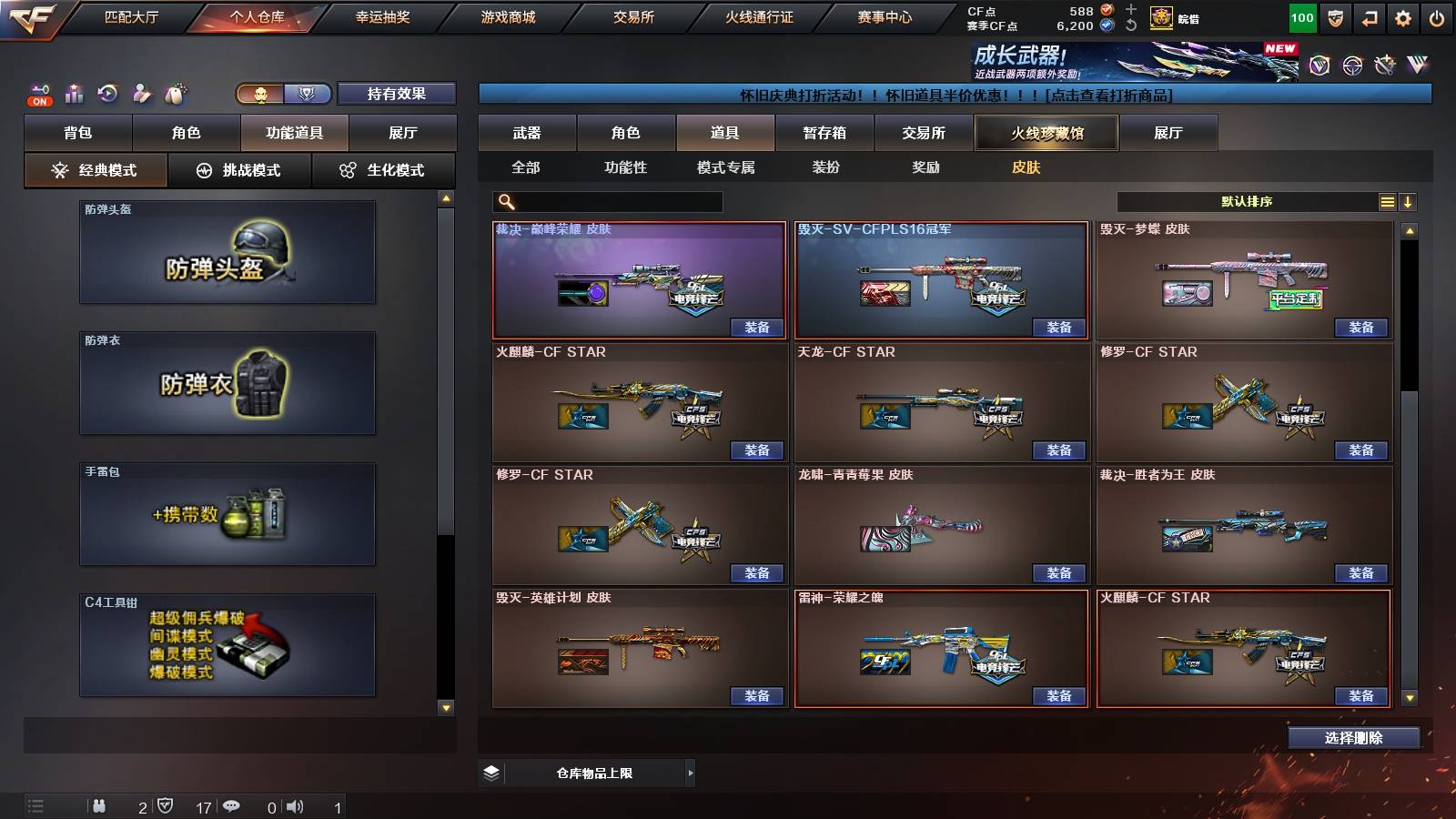Image resolution: width=1456 pixels, height=819 pixels.
Task: Toggle list view icon beside 默认排序
Action: [1387, 201]
